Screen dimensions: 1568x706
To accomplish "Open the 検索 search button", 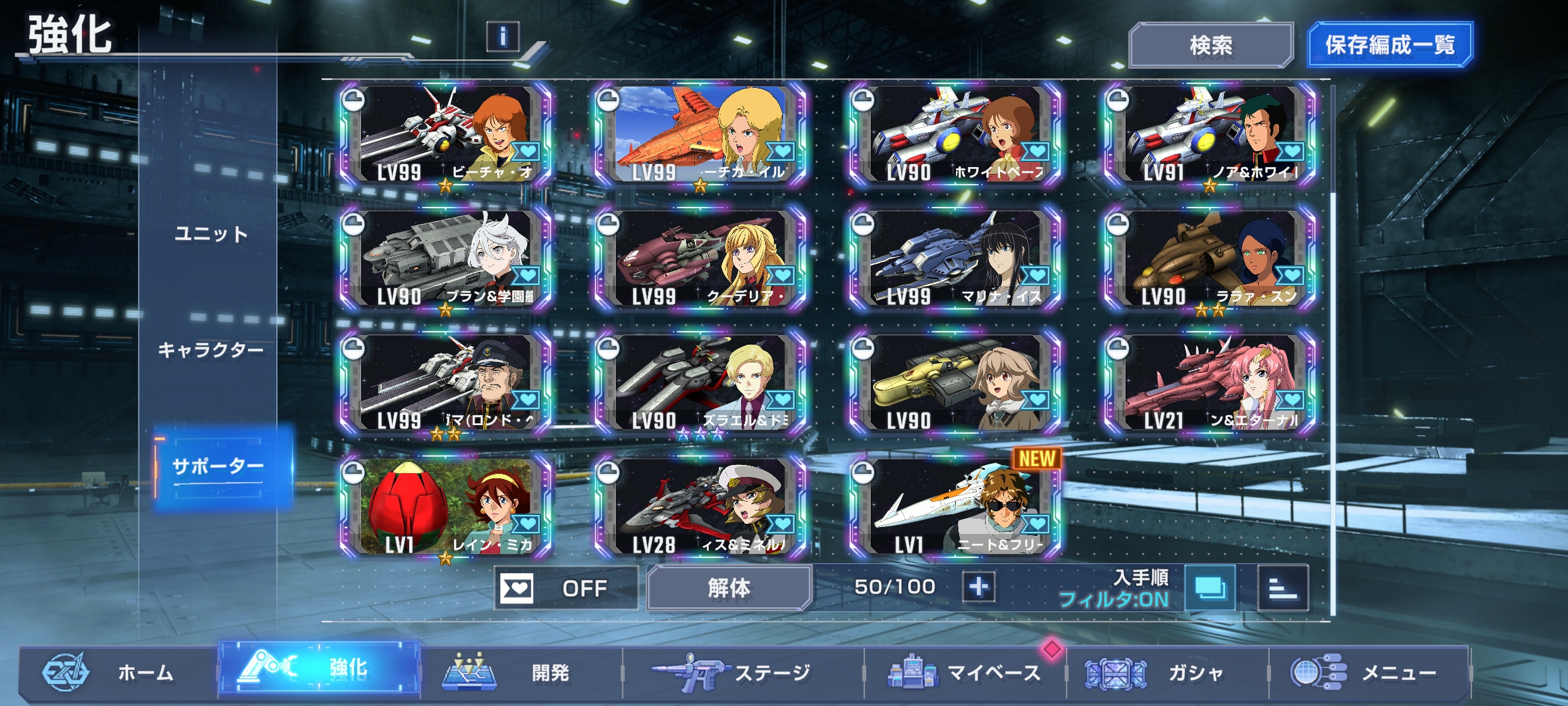I will coord(1210,45).
